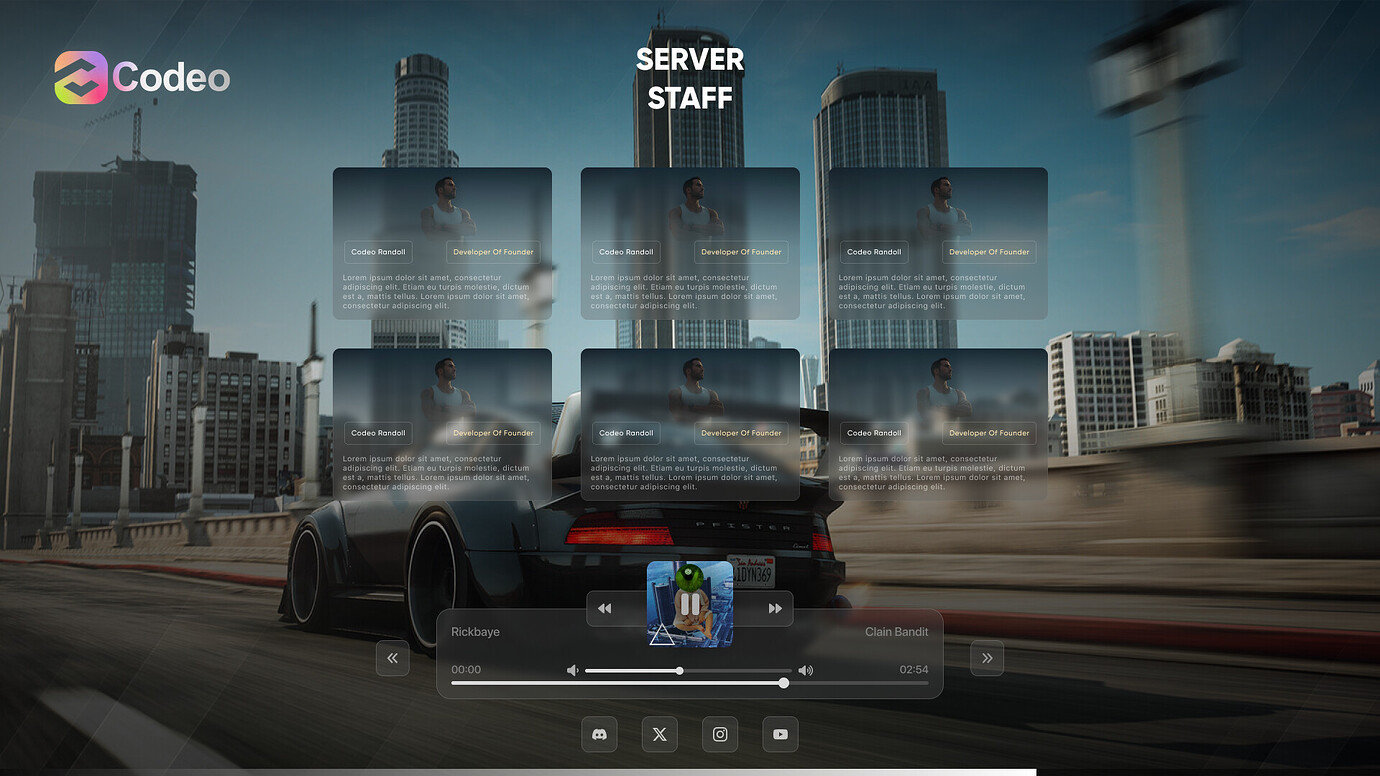Screen dimensions: 1380x776
Task: Open the Discord server invite icon
Action: pyautogui.click(x=599, y=734)
